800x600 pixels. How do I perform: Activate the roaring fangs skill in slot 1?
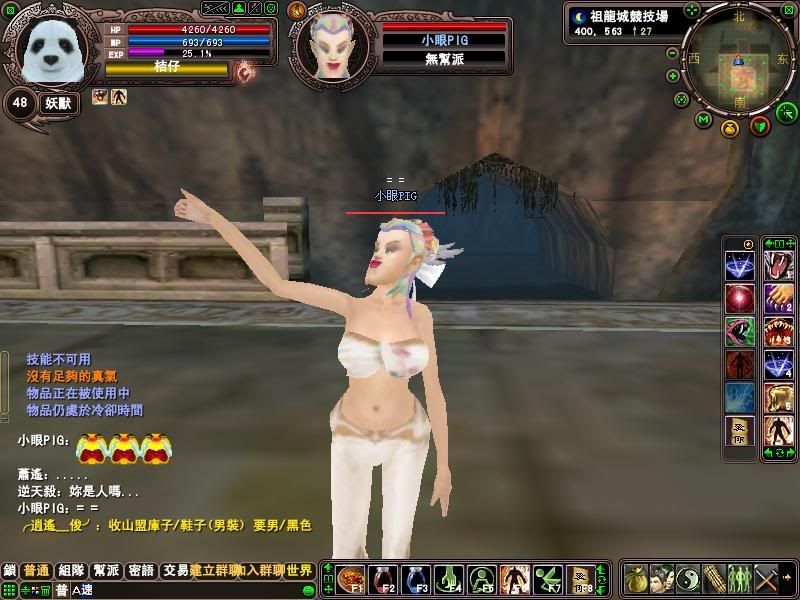coord(775,265)
